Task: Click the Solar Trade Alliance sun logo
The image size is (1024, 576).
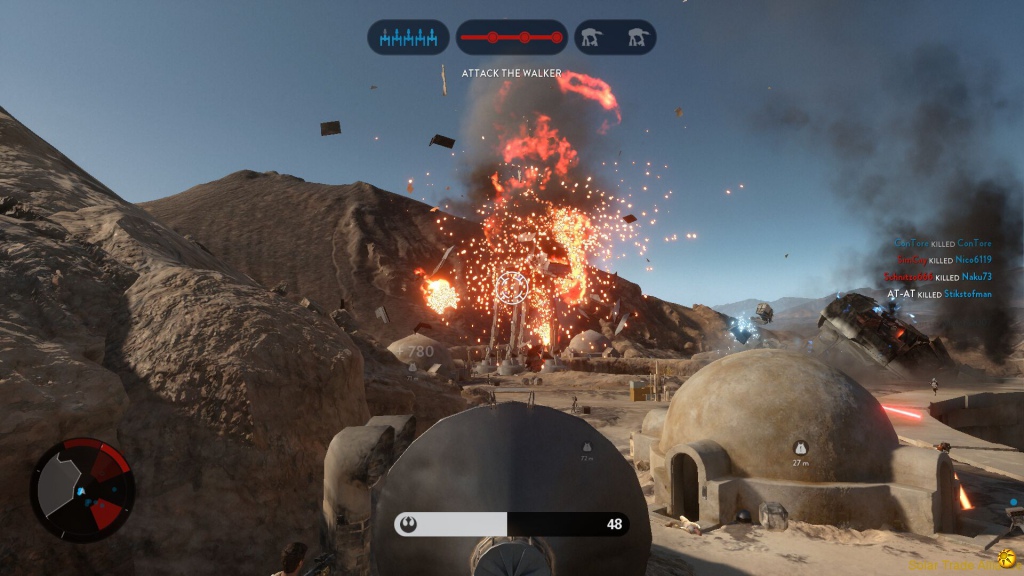Action: [1006, 558]
